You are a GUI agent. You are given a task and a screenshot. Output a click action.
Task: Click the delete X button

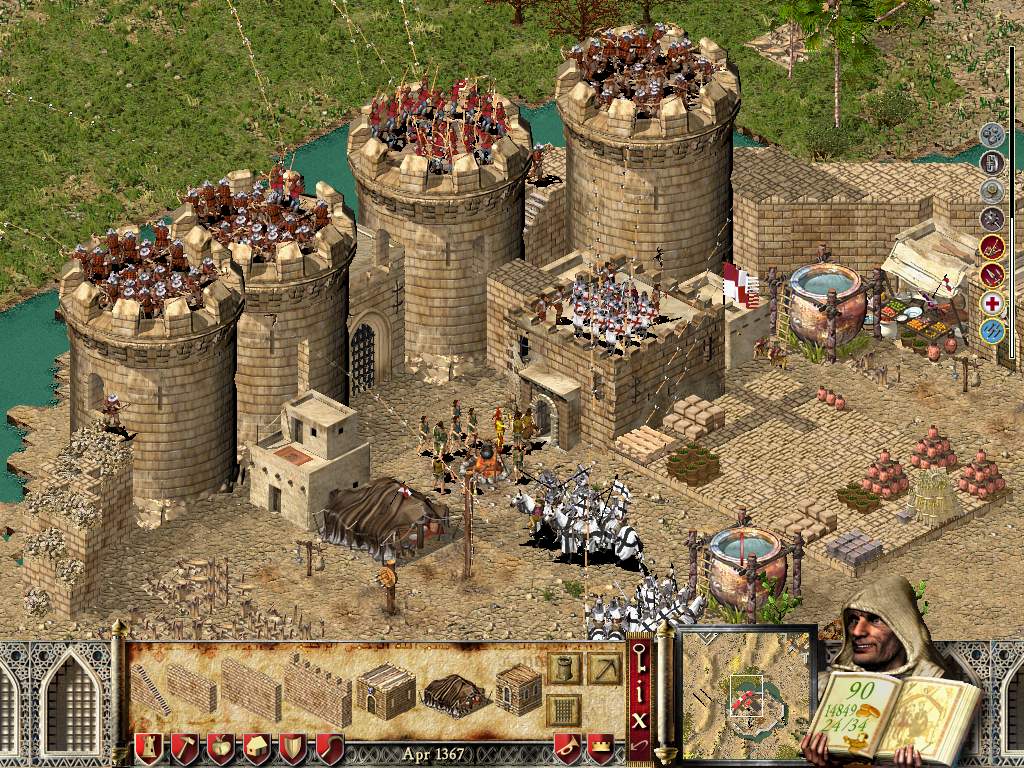[x=640, y=718]
